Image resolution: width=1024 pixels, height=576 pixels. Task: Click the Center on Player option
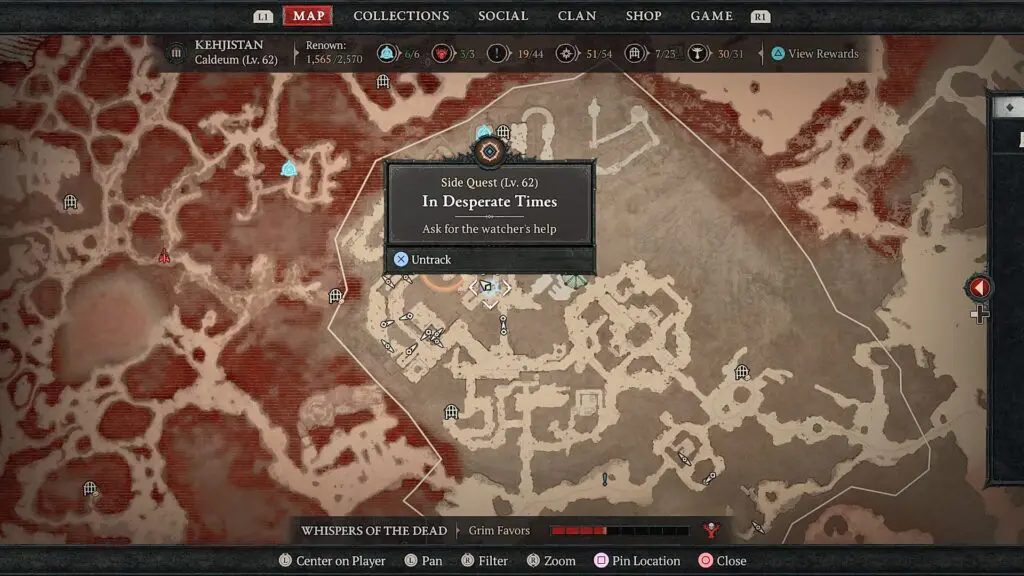click(x=332, y=561)
